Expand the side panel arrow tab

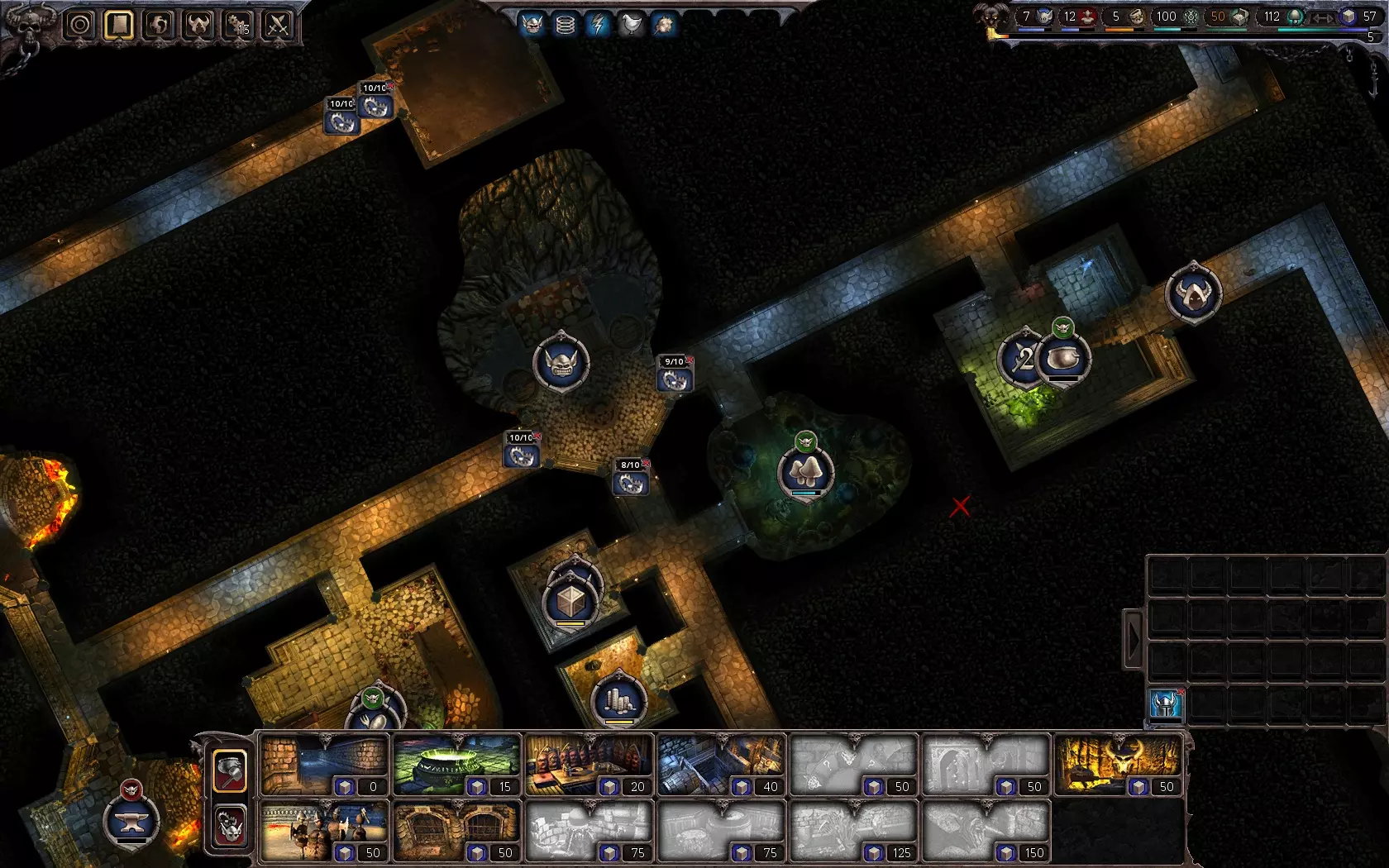pyautogui.click(x=1133, y=639)
